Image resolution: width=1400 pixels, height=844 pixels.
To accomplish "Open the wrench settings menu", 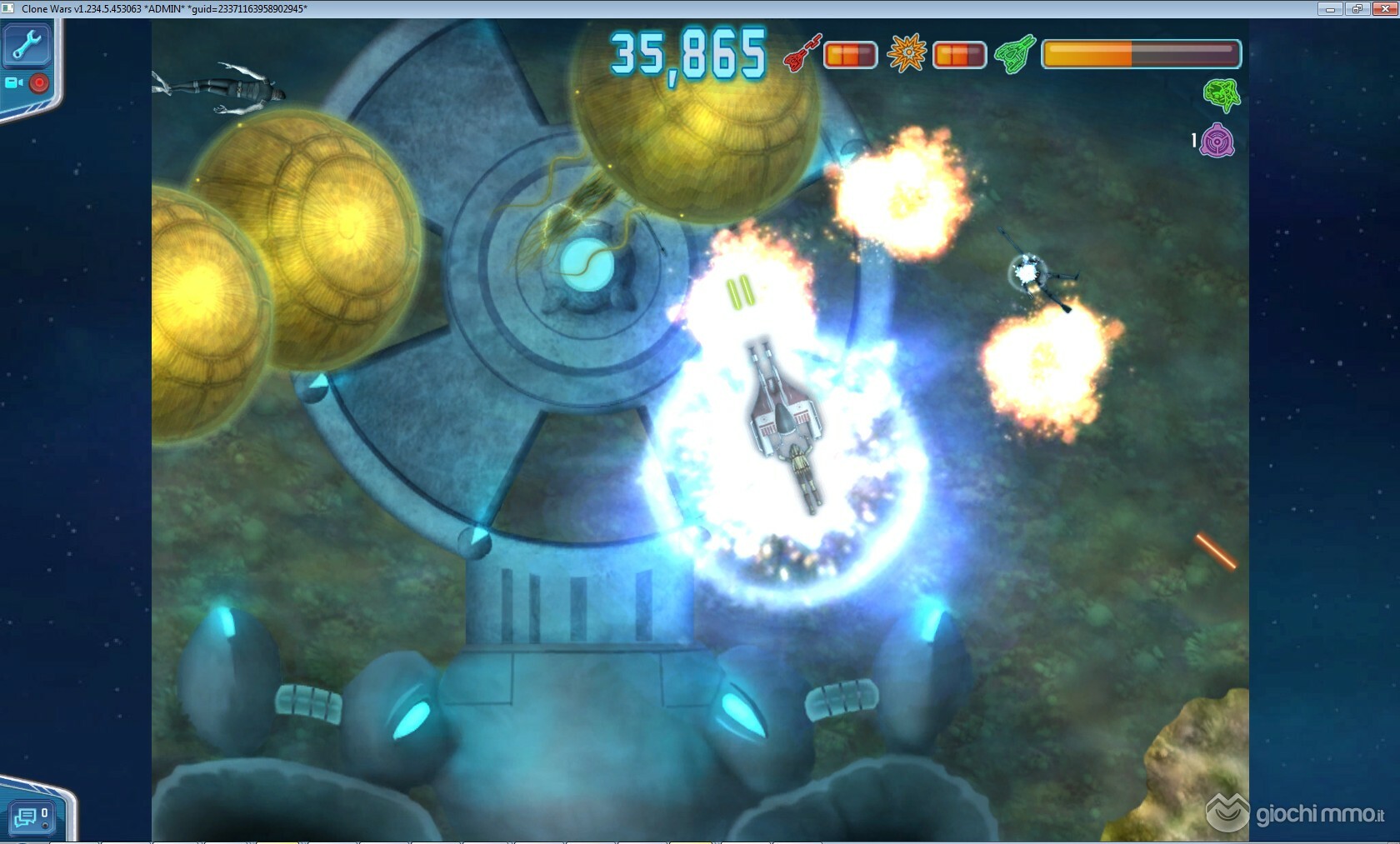I will click(x=27, y=45).
